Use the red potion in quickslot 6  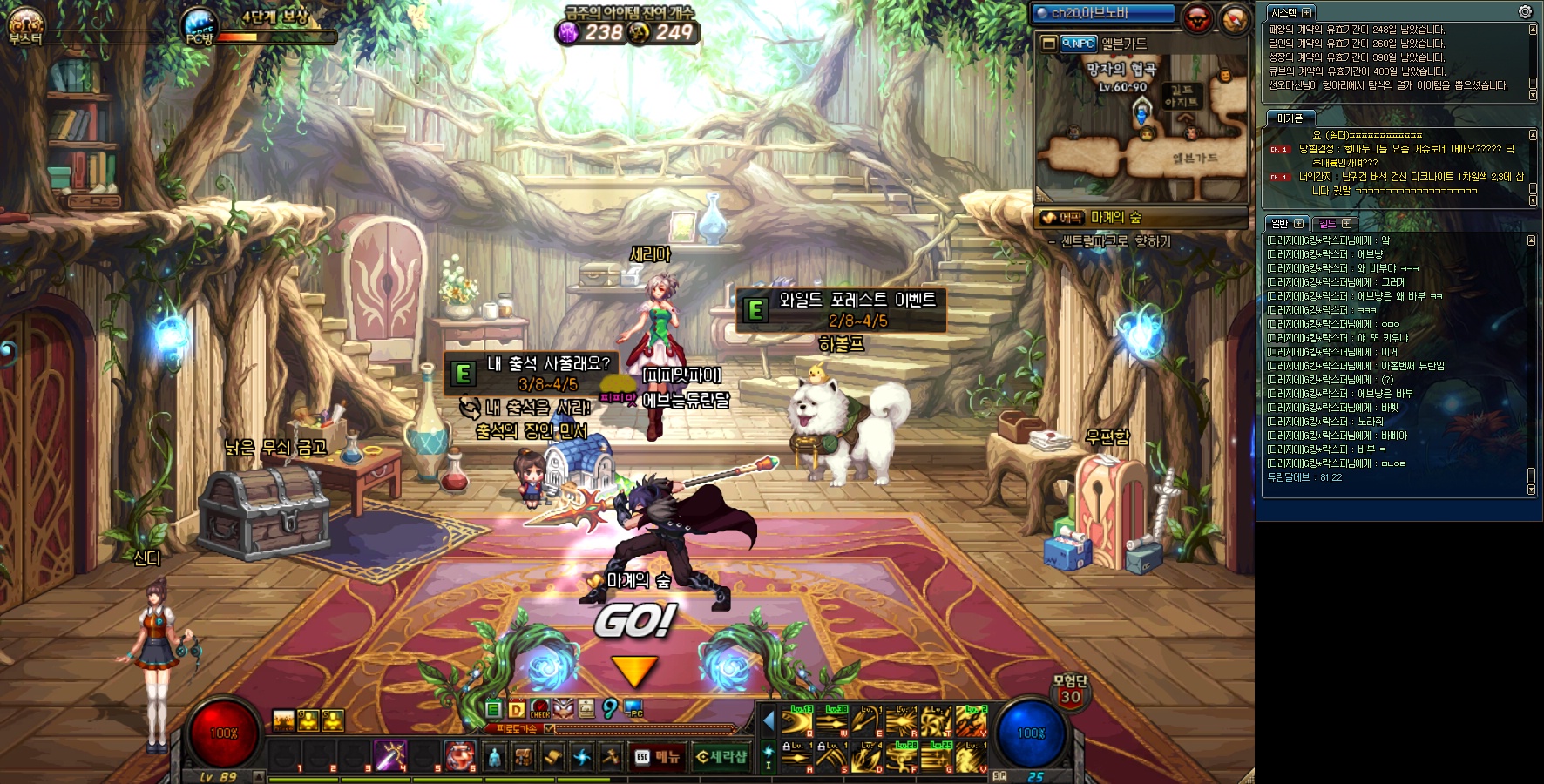pos(459,754)
